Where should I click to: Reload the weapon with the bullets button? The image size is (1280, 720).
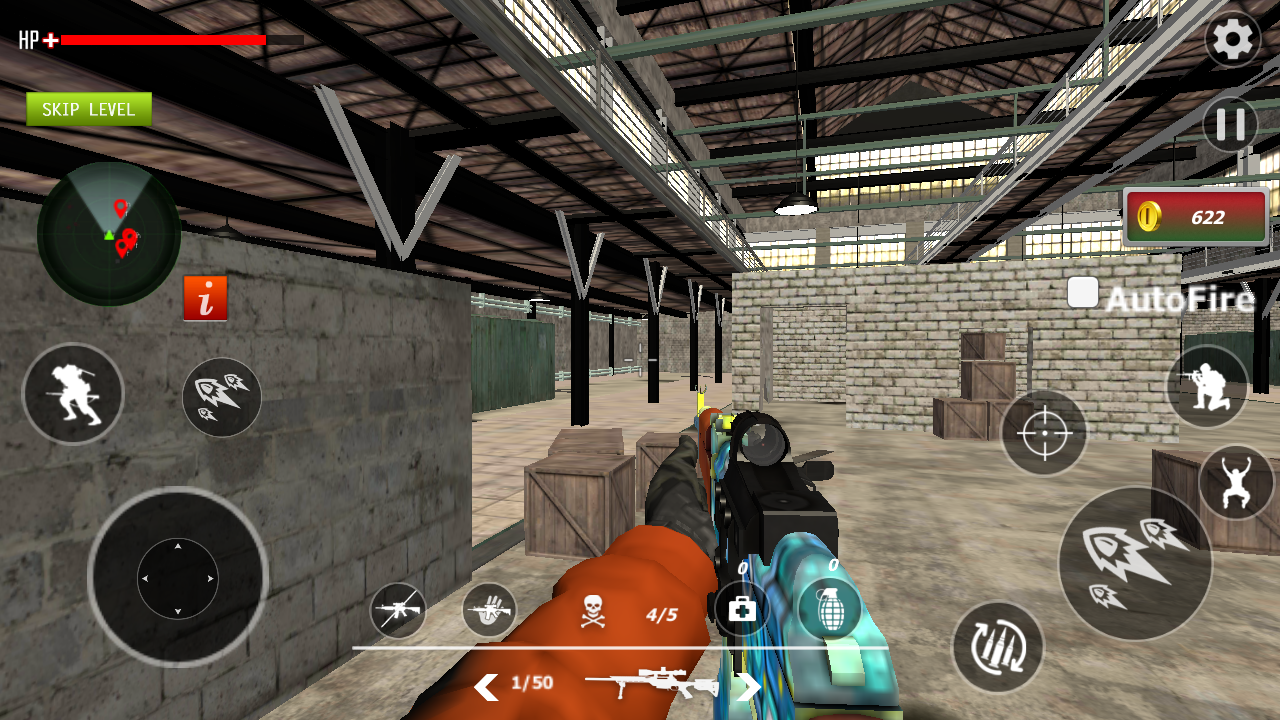(x=997, y=647)
